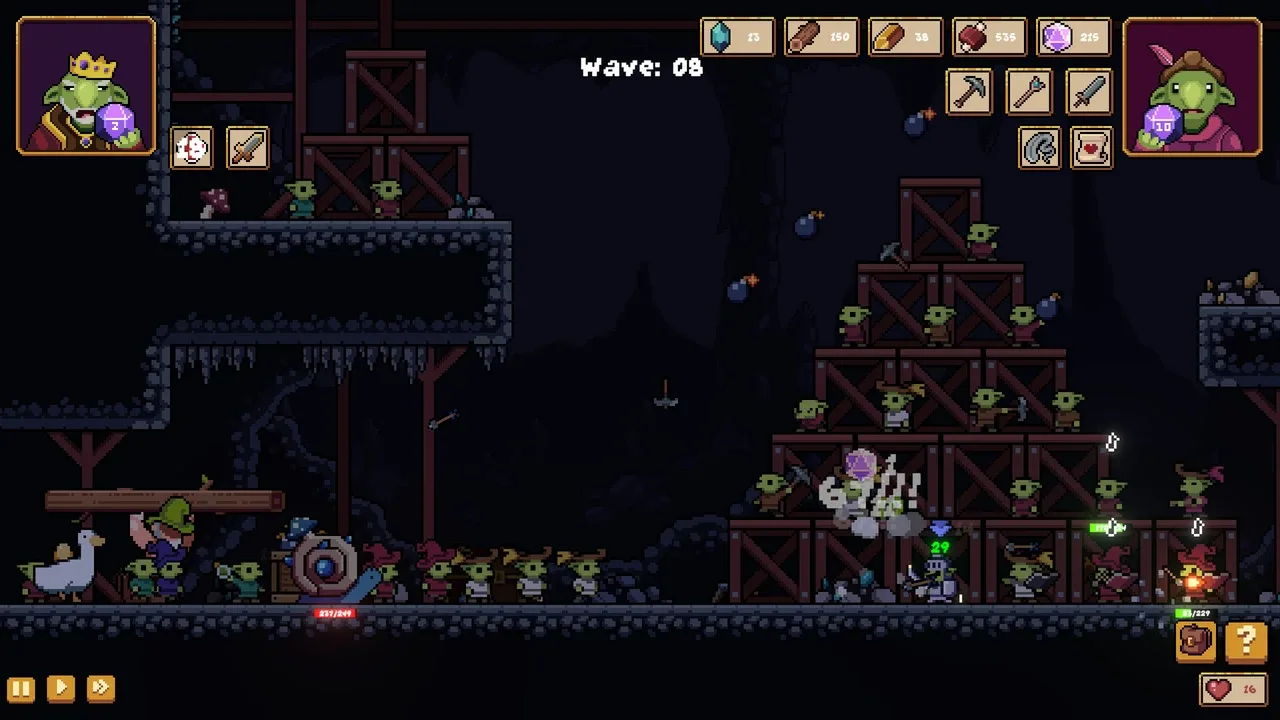
Task: Choose the magic staff icon
Action: click(1029, 93)
